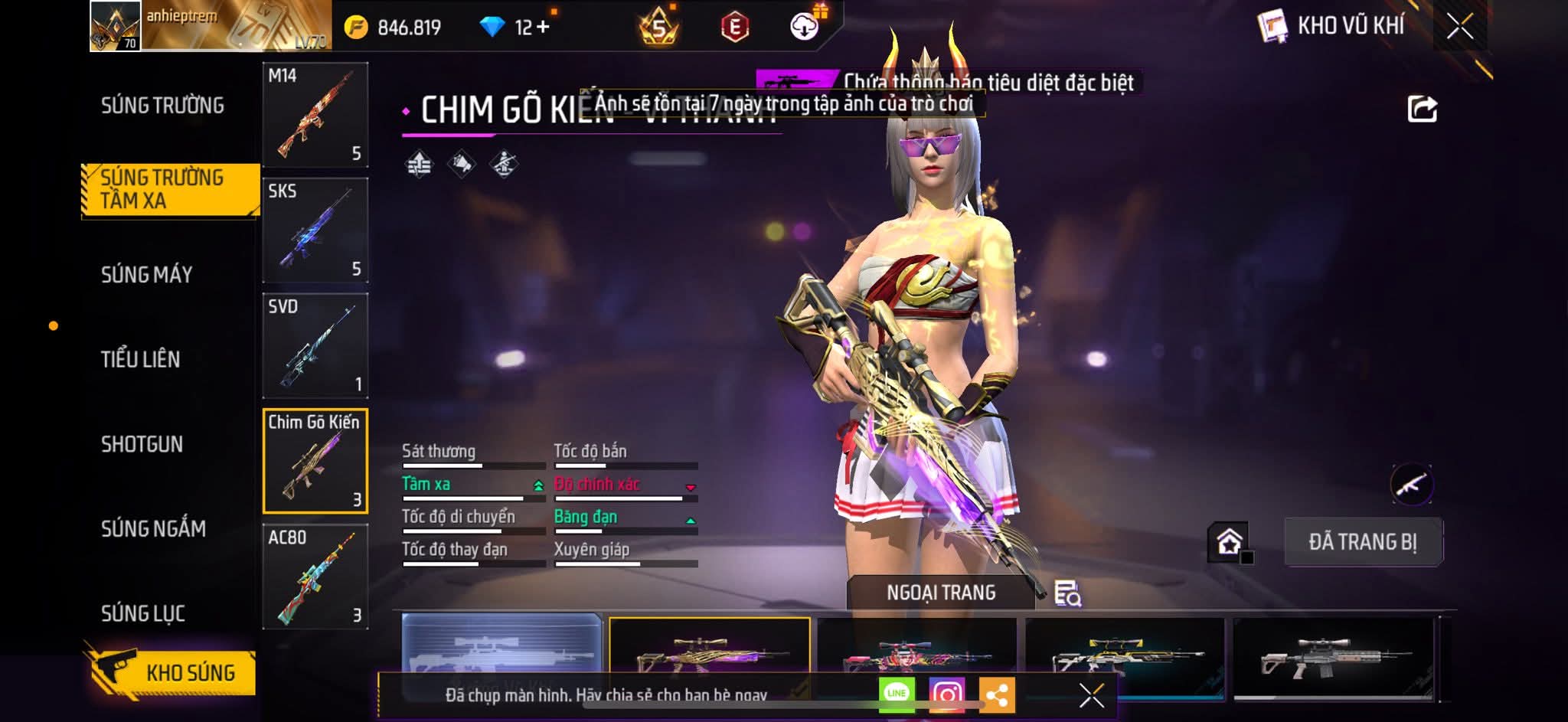This screenshot has height=722, width=1568.
Task: Switch to the SÚNG TRƯỜNG category
Action: (x=162, y=106)
